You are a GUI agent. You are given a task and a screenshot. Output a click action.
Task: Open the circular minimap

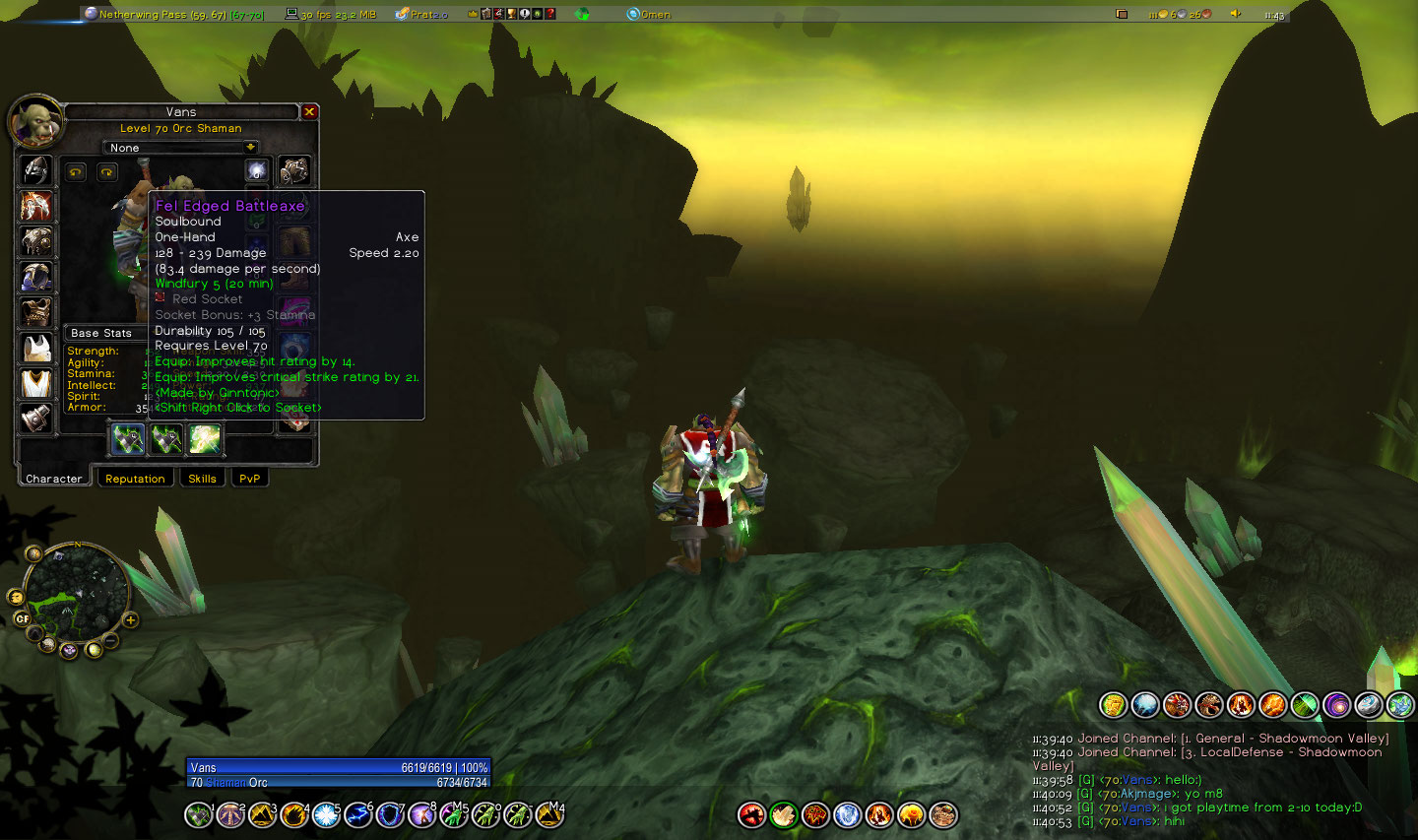click(x=76, y=593)
